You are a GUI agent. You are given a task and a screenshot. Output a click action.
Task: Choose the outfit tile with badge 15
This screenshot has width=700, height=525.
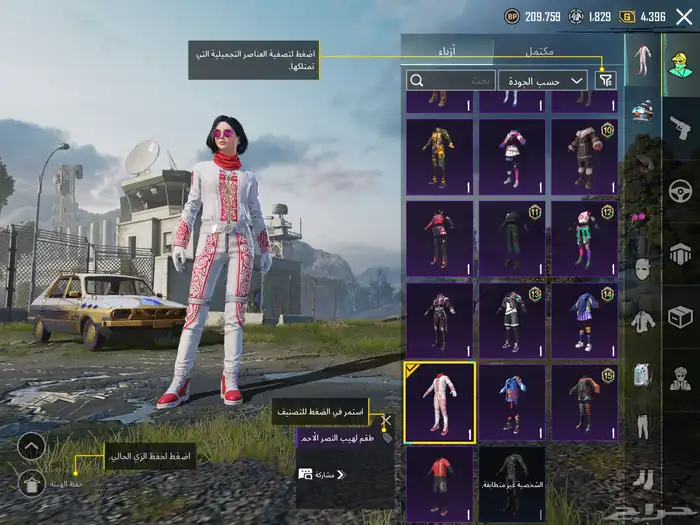click(x=585, y=401)
